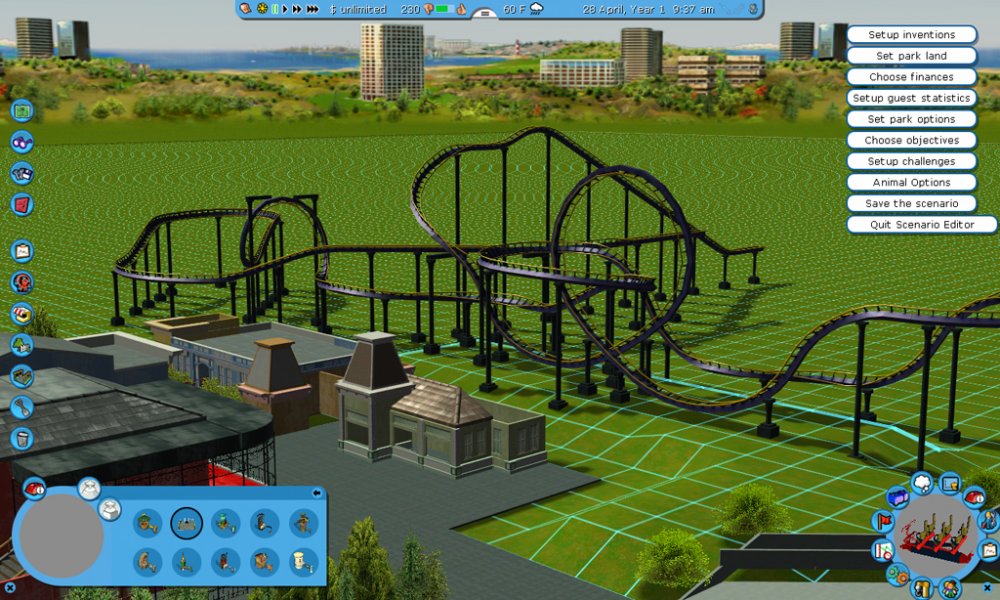
Task: Set game speed to fastest triple-arrow
Action: 313,9
